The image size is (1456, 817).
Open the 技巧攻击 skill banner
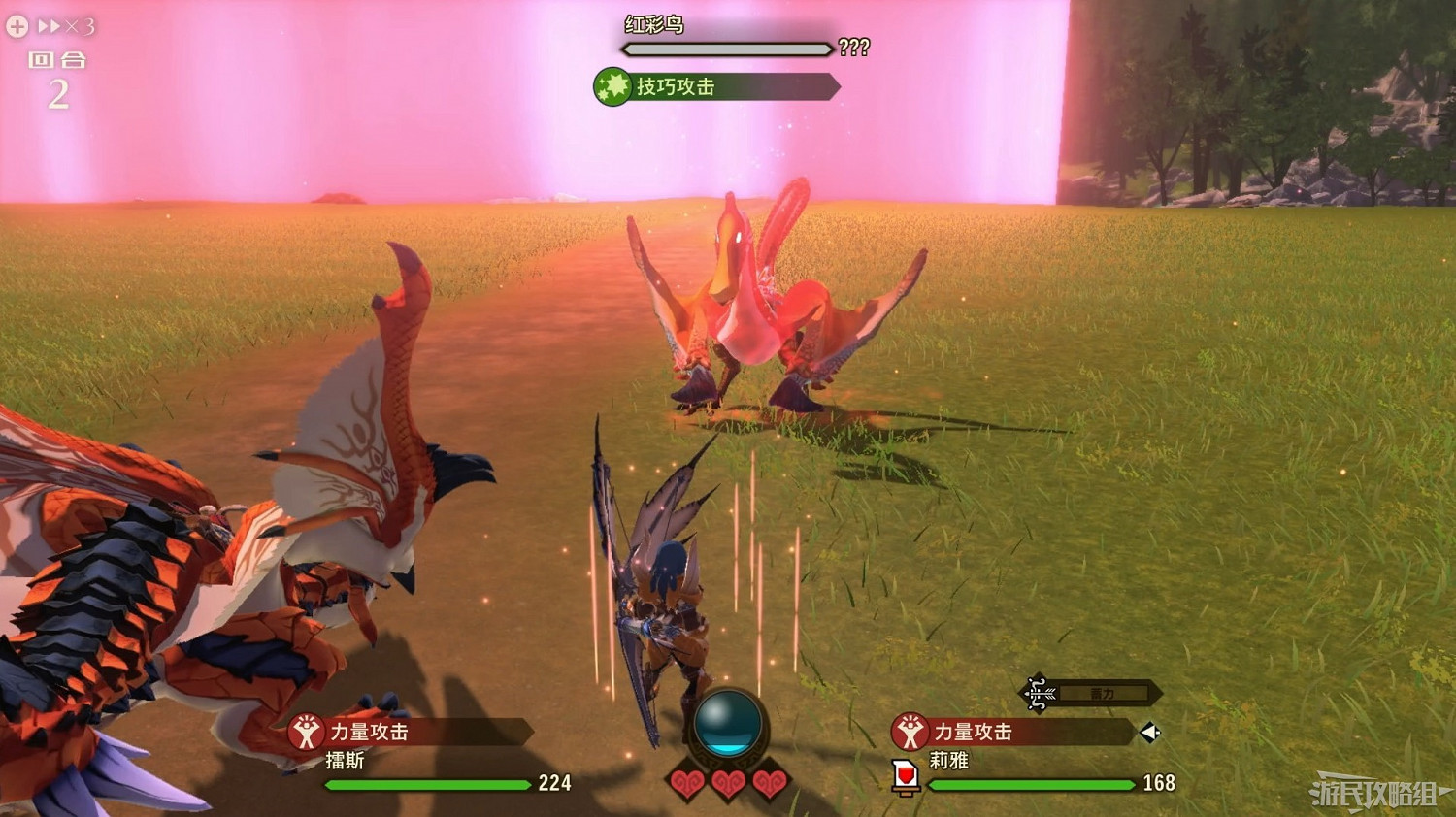click(x=713, y=86)
